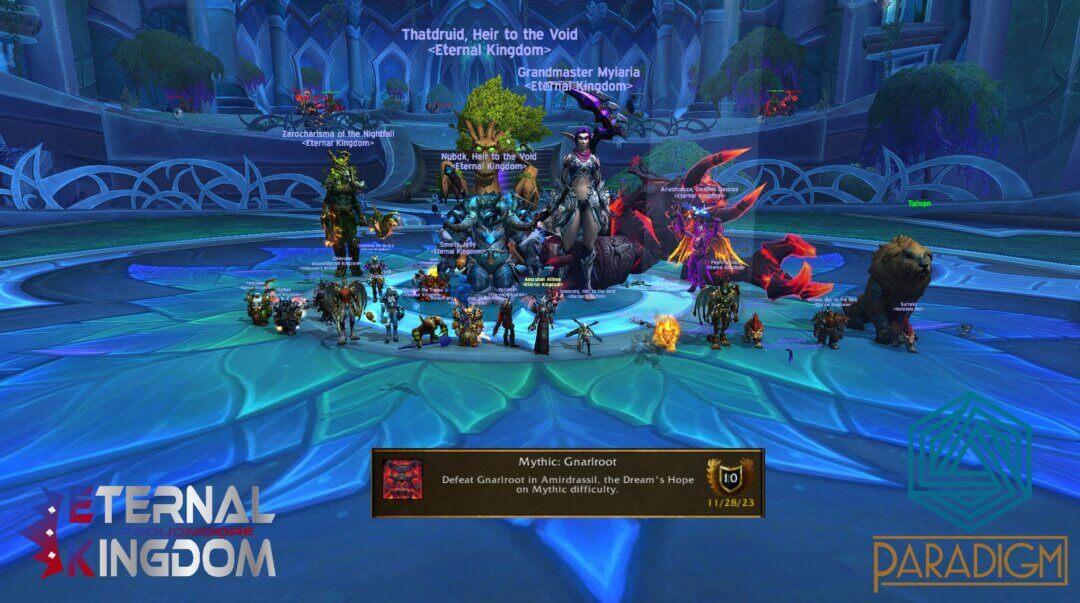
Task: Open the Mythic: Gnarlroot achievement alert
Action: point(567,483)
